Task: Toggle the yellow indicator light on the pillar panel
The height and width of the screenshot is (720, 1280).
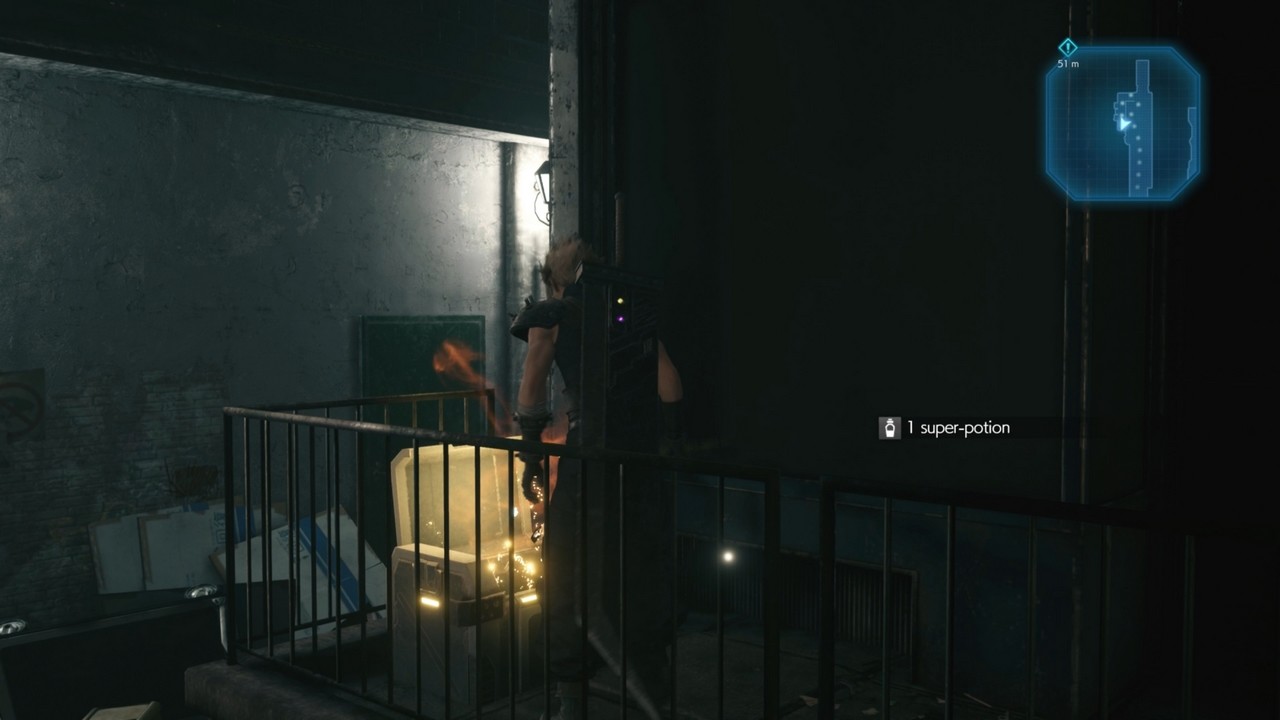Action: pos(620,300)
